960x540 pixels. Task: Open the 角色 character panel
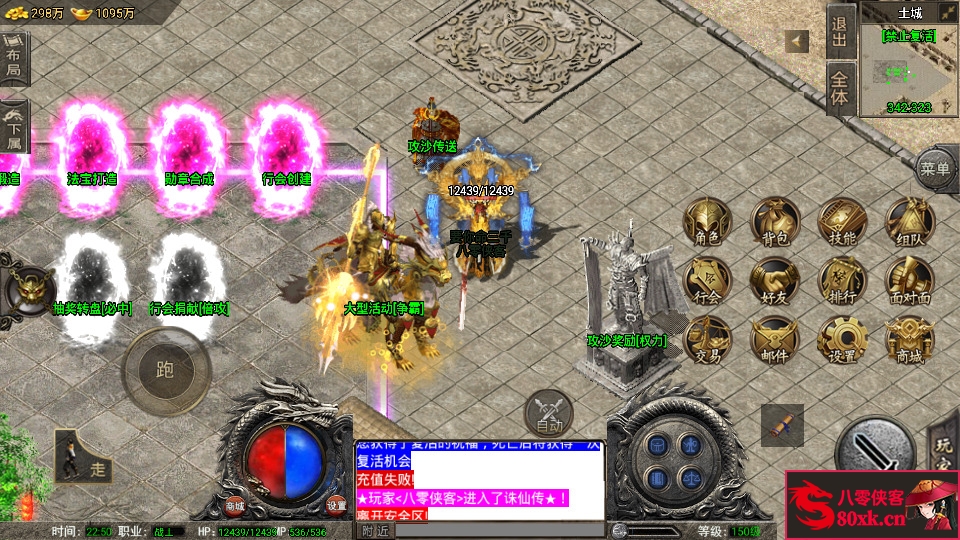tap(708, 221)
